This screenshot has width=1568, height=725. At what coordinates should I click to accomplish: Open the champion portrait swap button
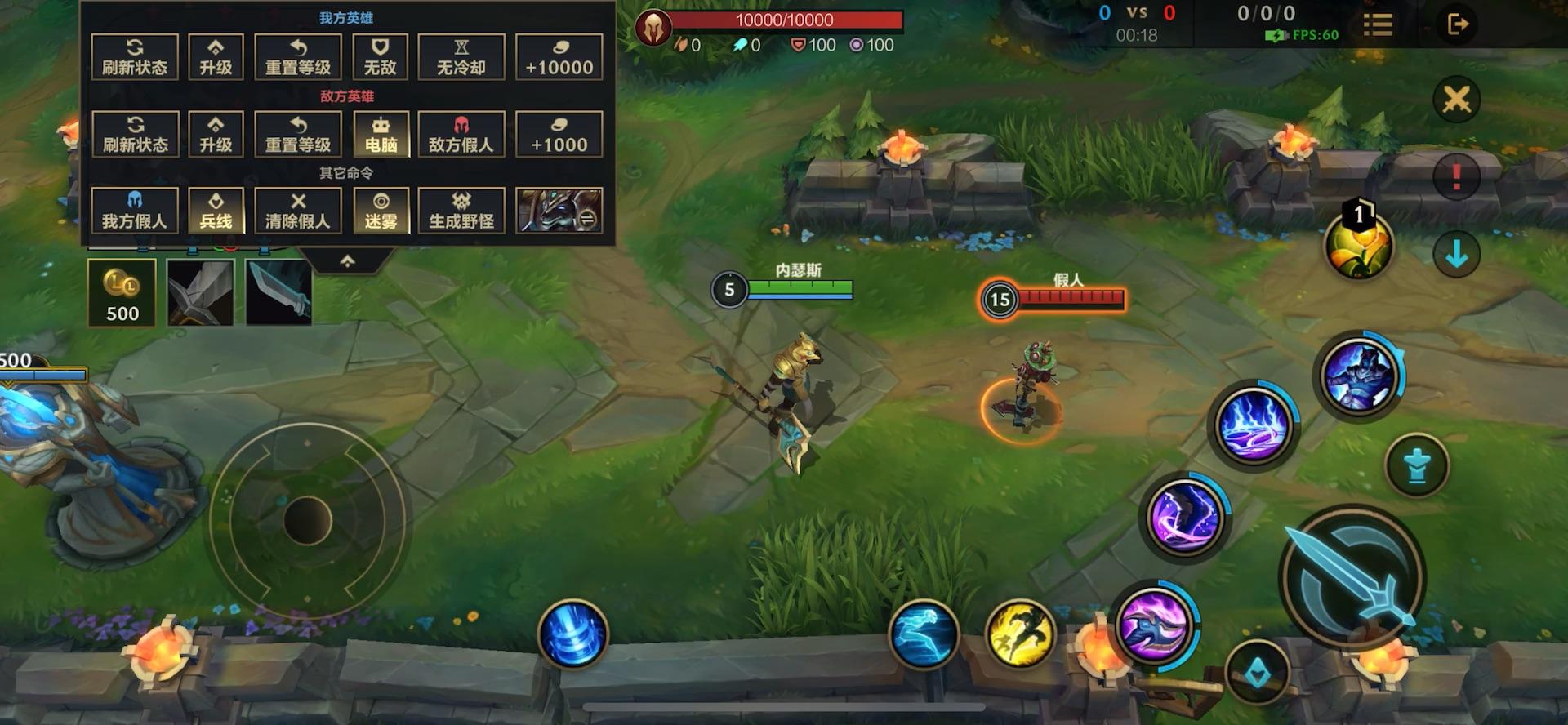559,211
